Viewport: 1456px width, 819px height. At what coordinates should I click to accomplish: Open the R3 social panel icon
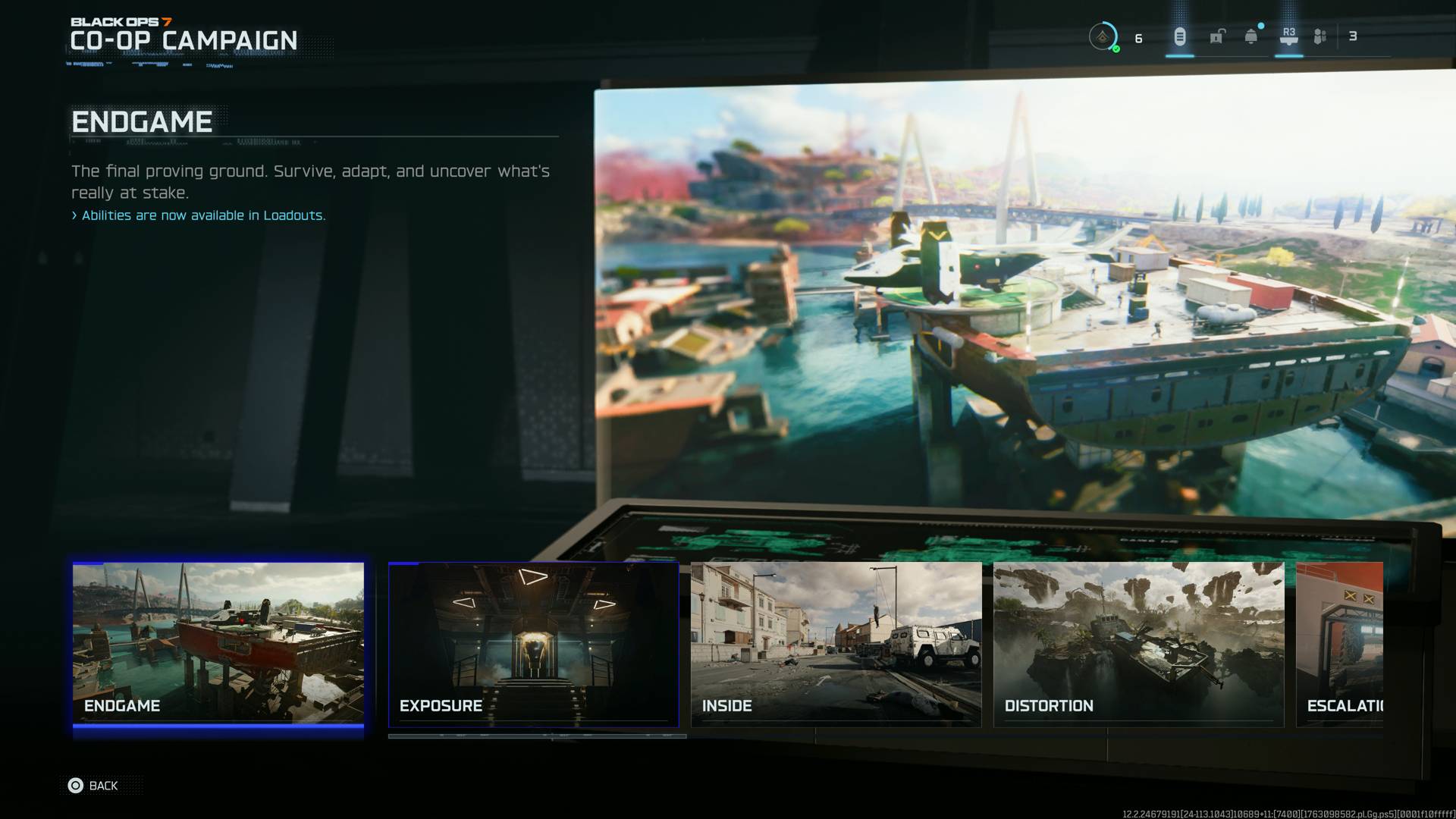tap(1289, 35)
